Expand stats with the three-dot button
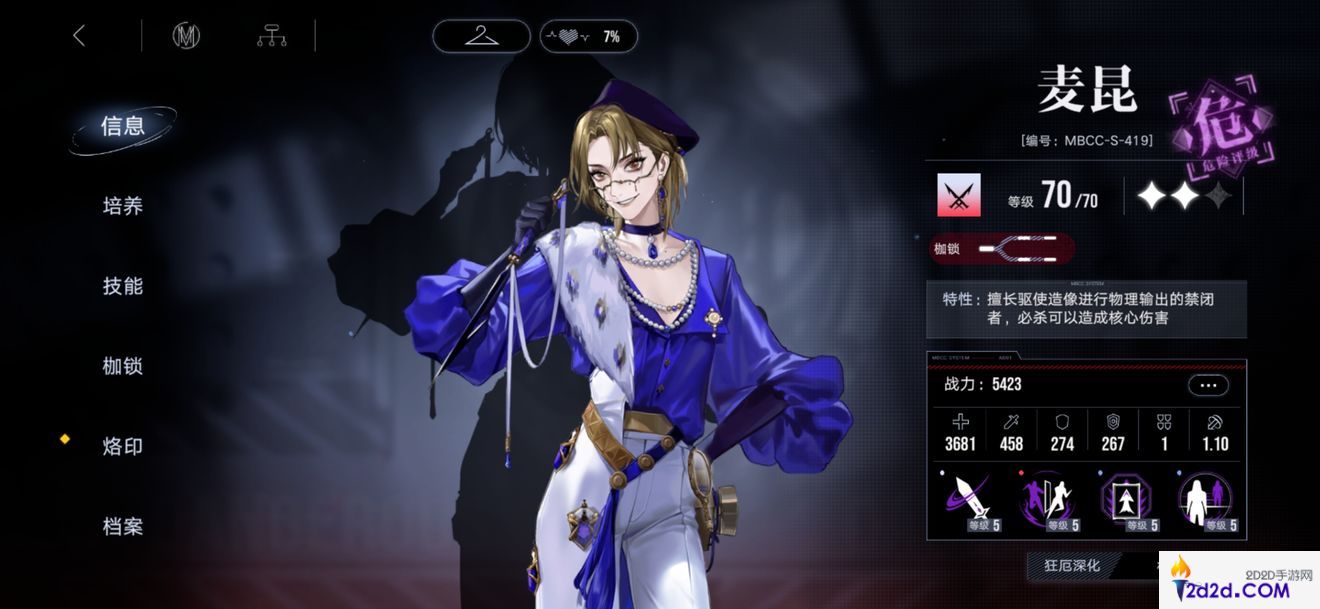This screenshot has height=609, width=1320. coord(1208,385)
